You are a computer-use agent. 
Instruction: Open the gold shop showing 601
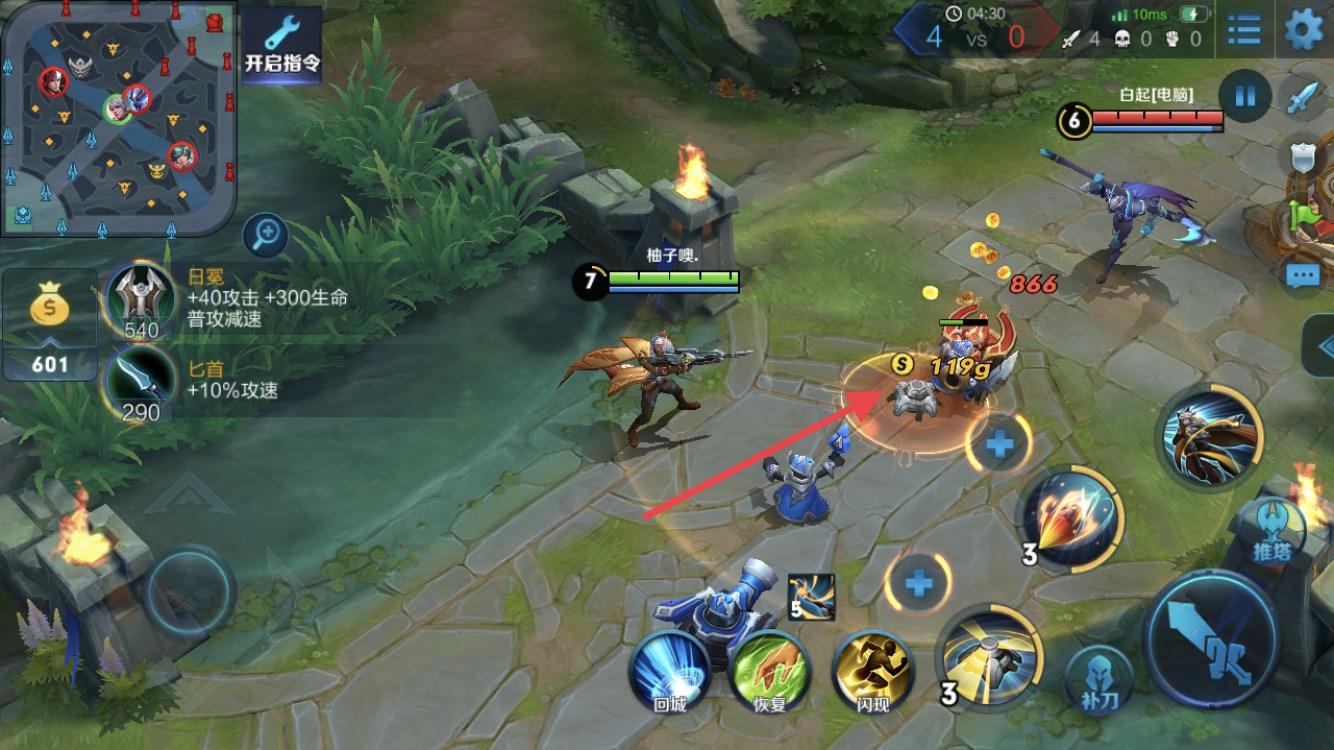click(49, 326)
